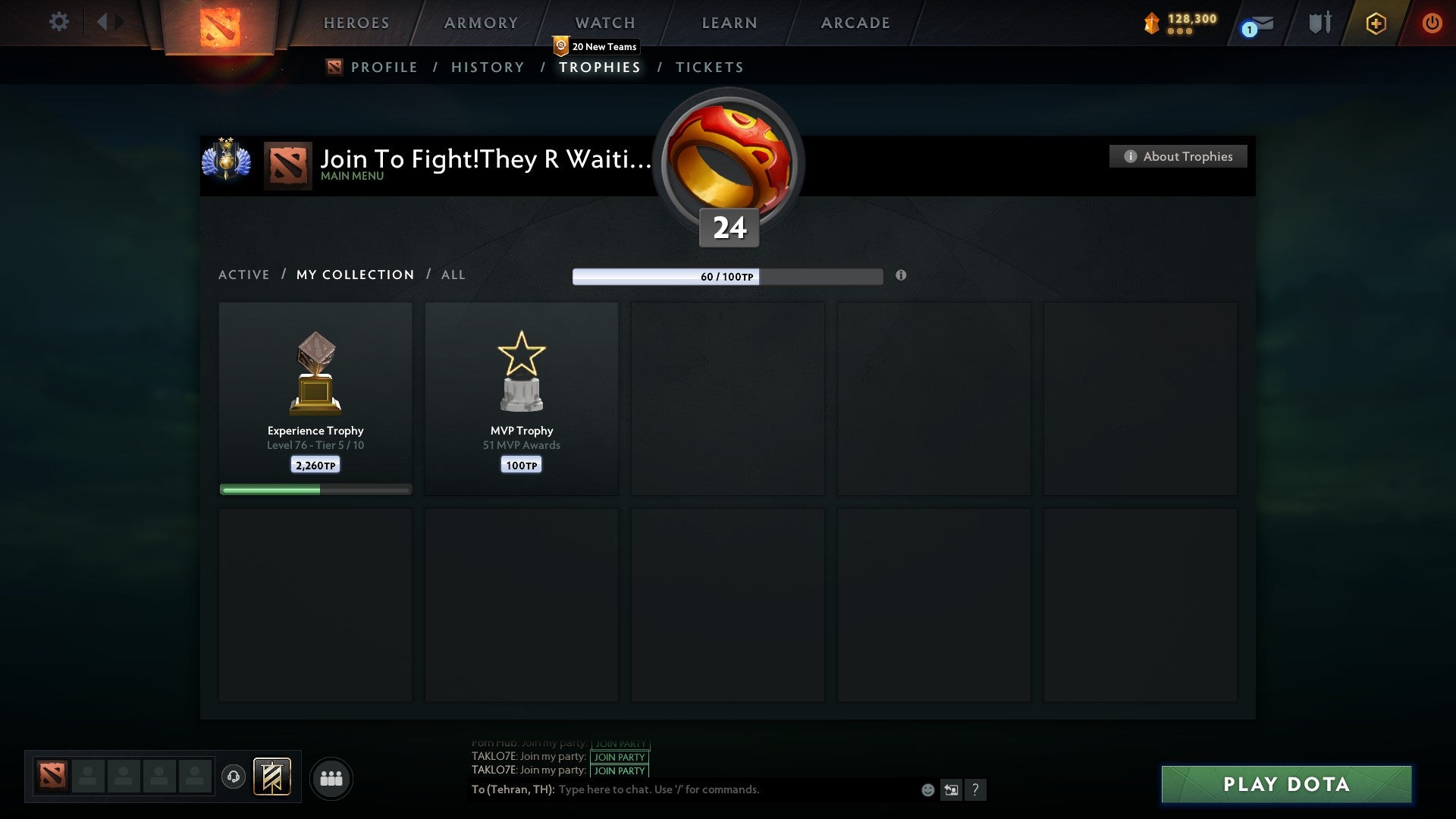Switch to the HISTORY tab
The image size is (1456, 819).
coord(487,67)
